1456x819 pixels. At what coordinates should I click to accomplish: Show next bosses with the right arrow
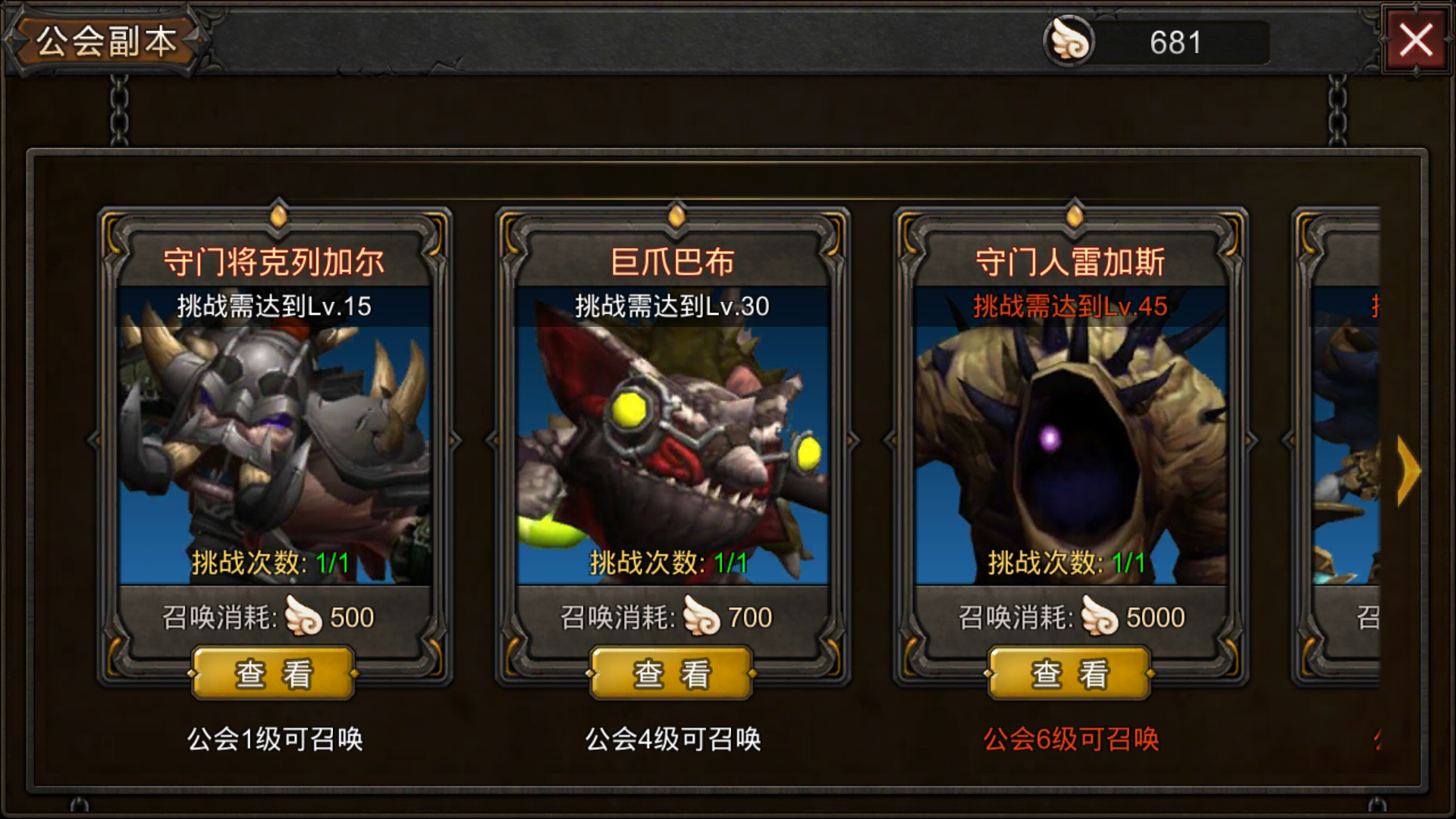[x=1408, y=471]
